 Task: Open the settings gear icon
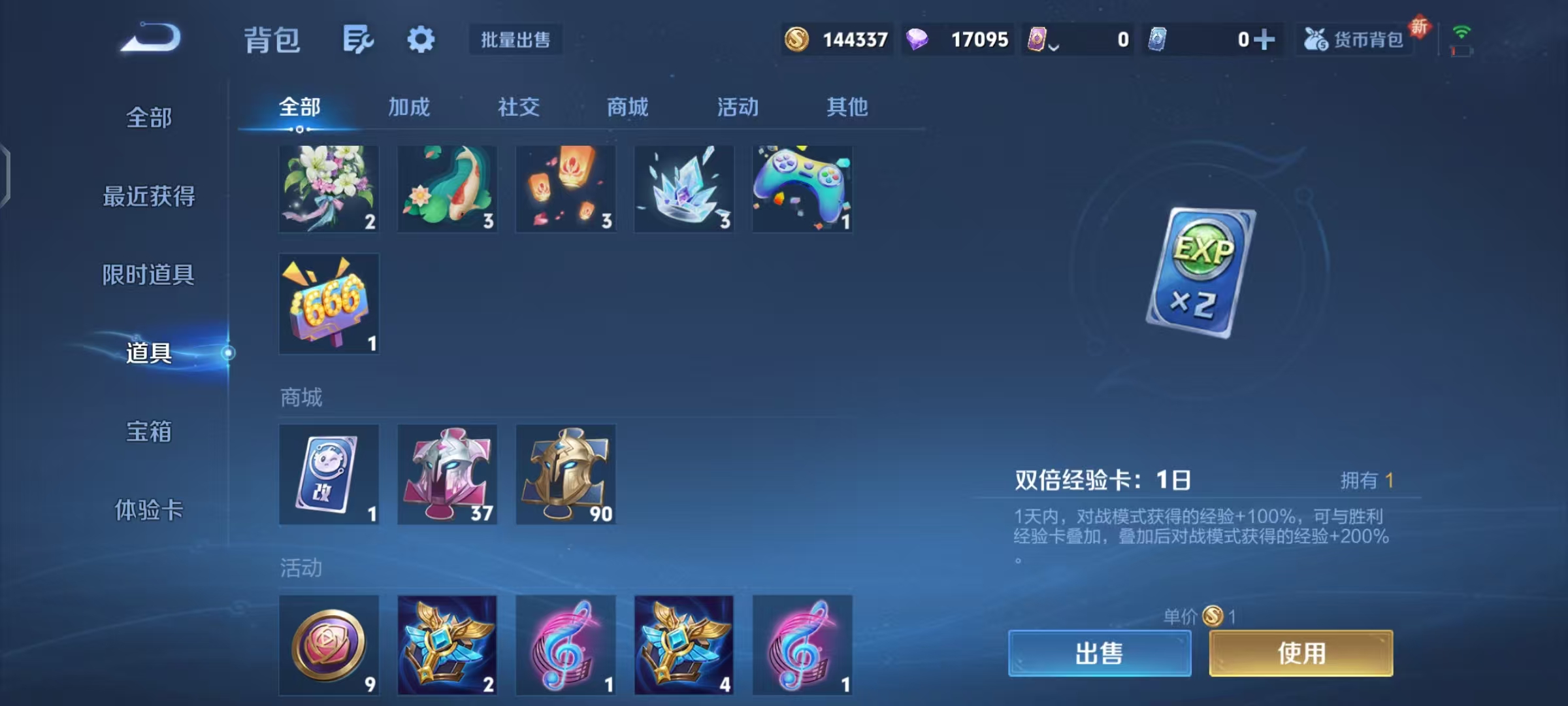421,39
